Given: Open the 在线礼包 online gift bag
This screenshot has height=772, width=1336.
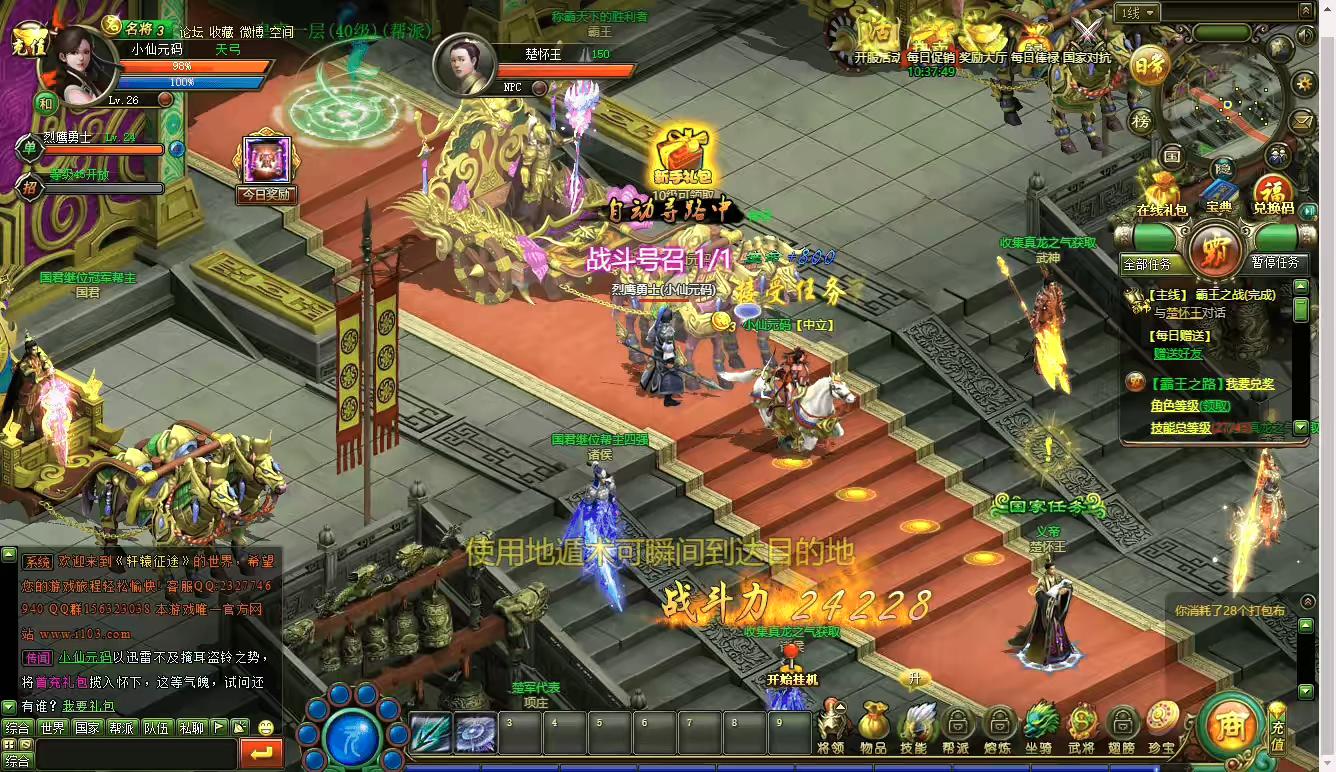Looking at the screenshot, I should tap(1161, 192).
